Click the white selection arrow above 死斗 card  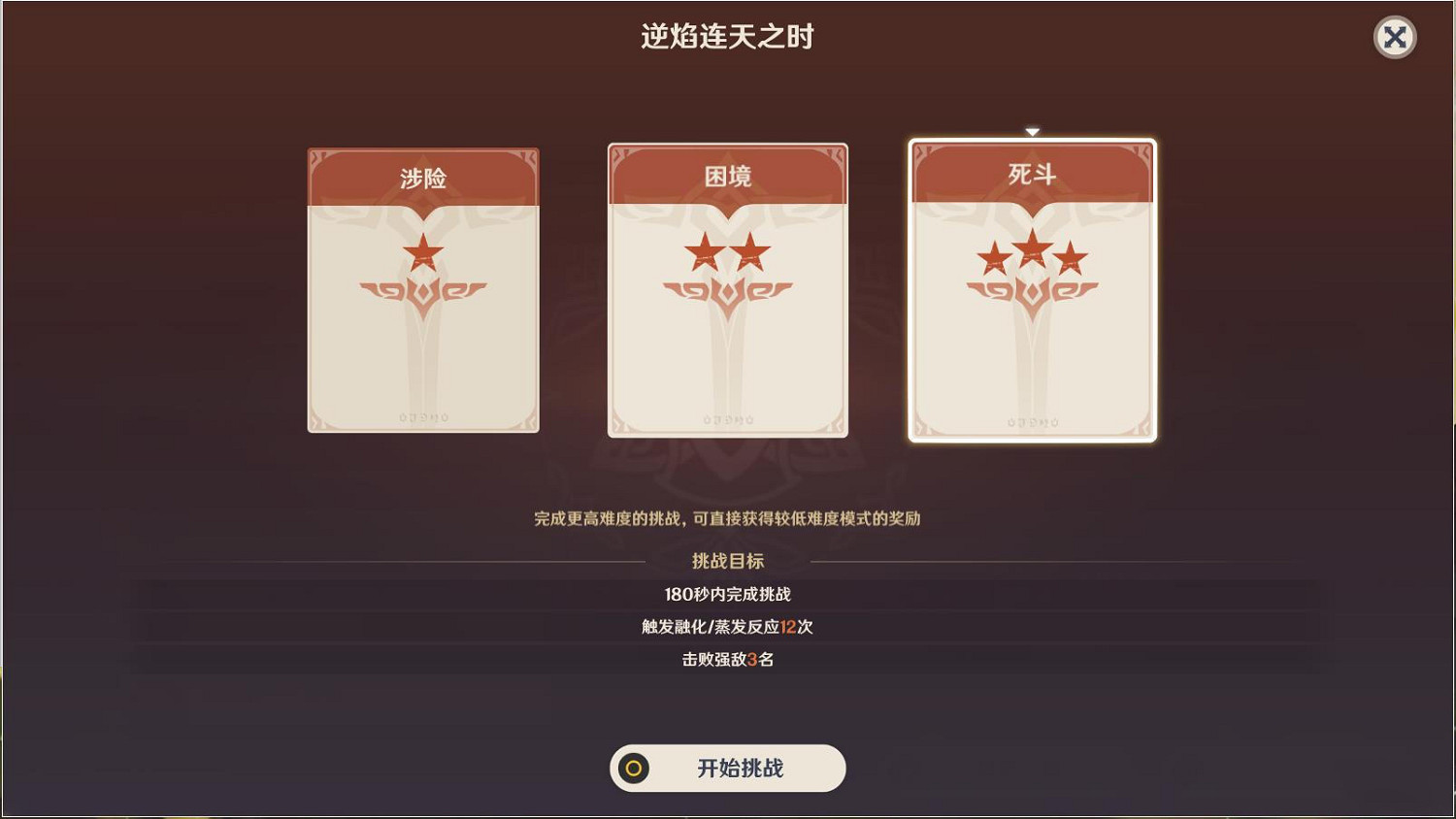1031,130
